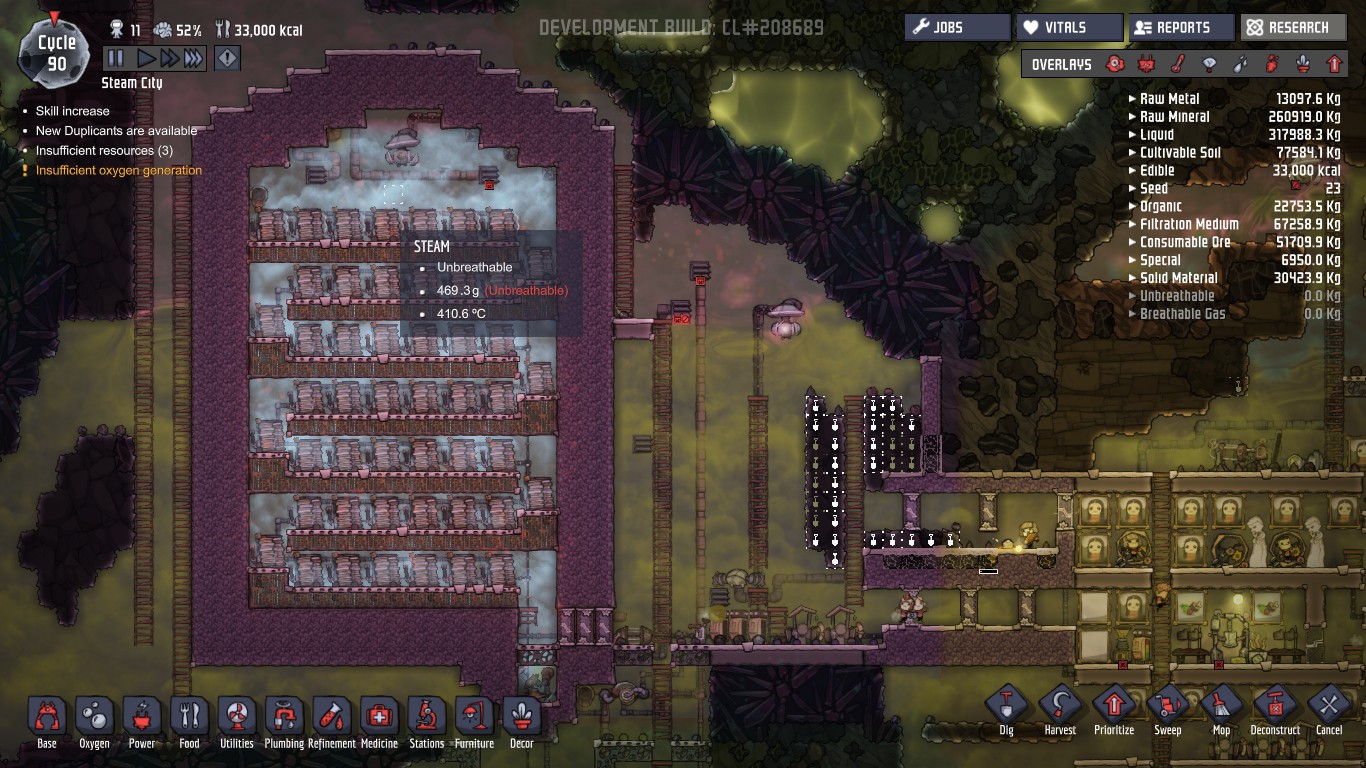The height and width of the screenshot is (768, 1366).
Task: Expand the Filtration Medium resource list
Action: (1188, 225)
